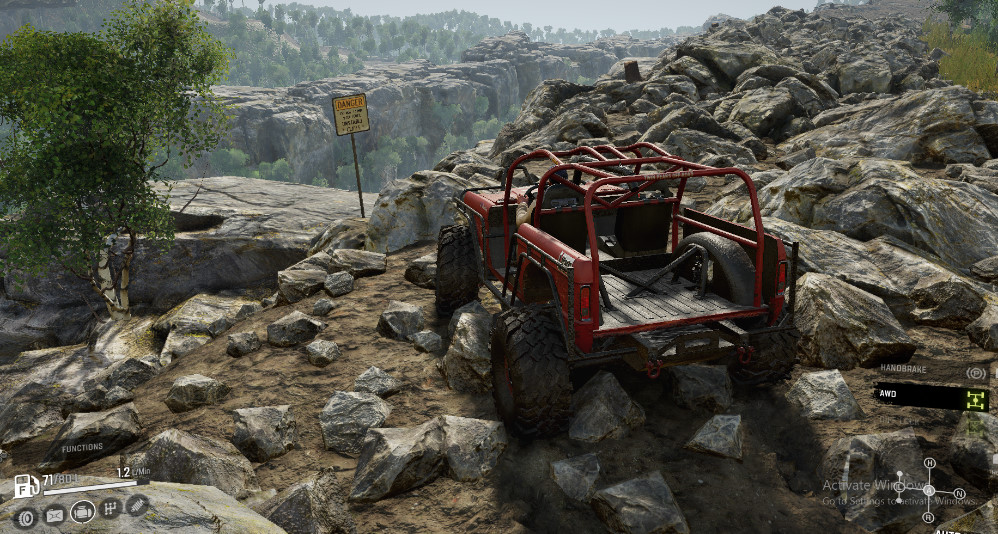The height and width of the screenshot is (534, 998).
Task: Select the suspension spring status icon
Action: pyautogui.click(x=136, y=504)
